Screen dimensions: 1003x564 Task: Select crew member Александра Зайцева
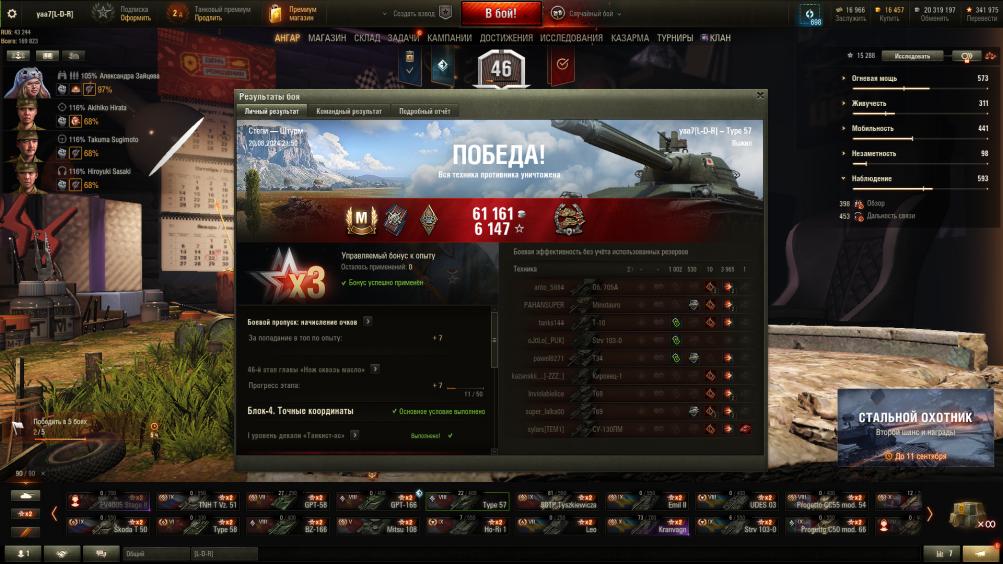tap(28, 83)
